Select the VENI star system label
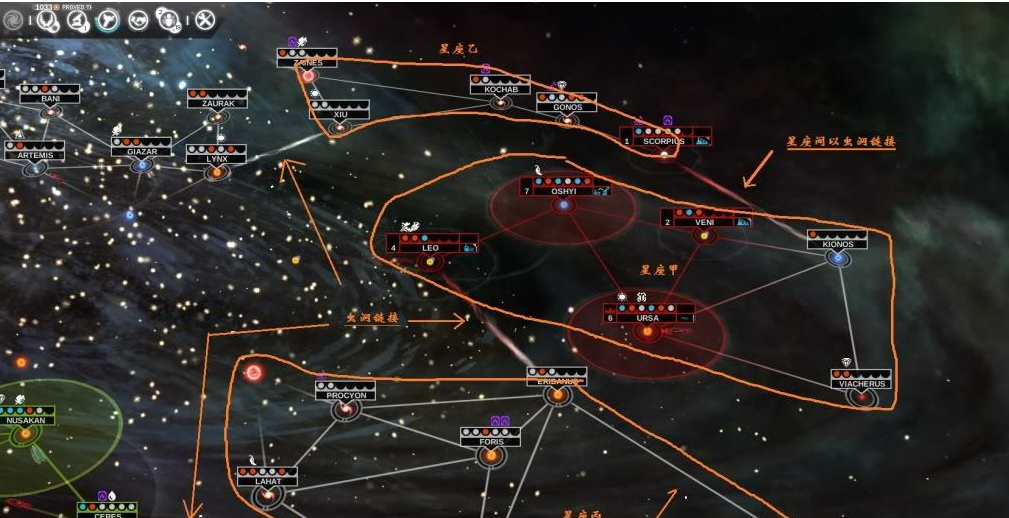 (x=704, y=222)
